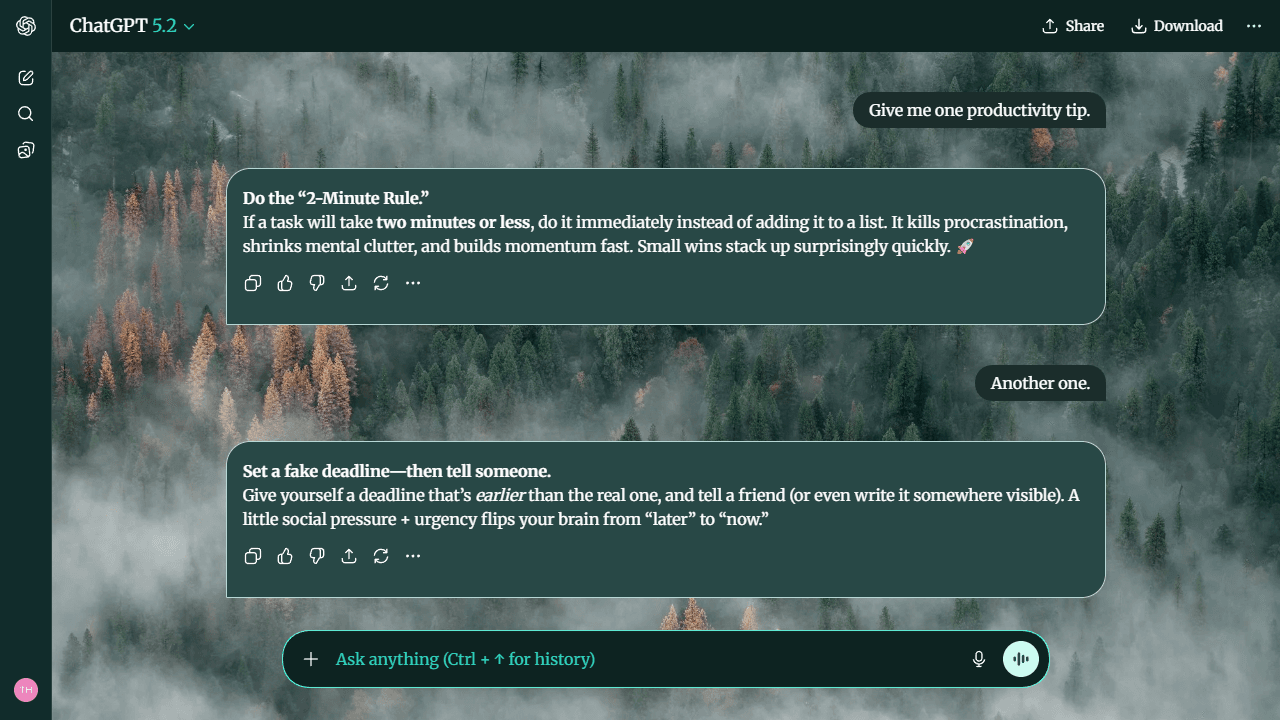Attach a file using the plus button
1280x720 pixels.
click(x=311, y=659)
